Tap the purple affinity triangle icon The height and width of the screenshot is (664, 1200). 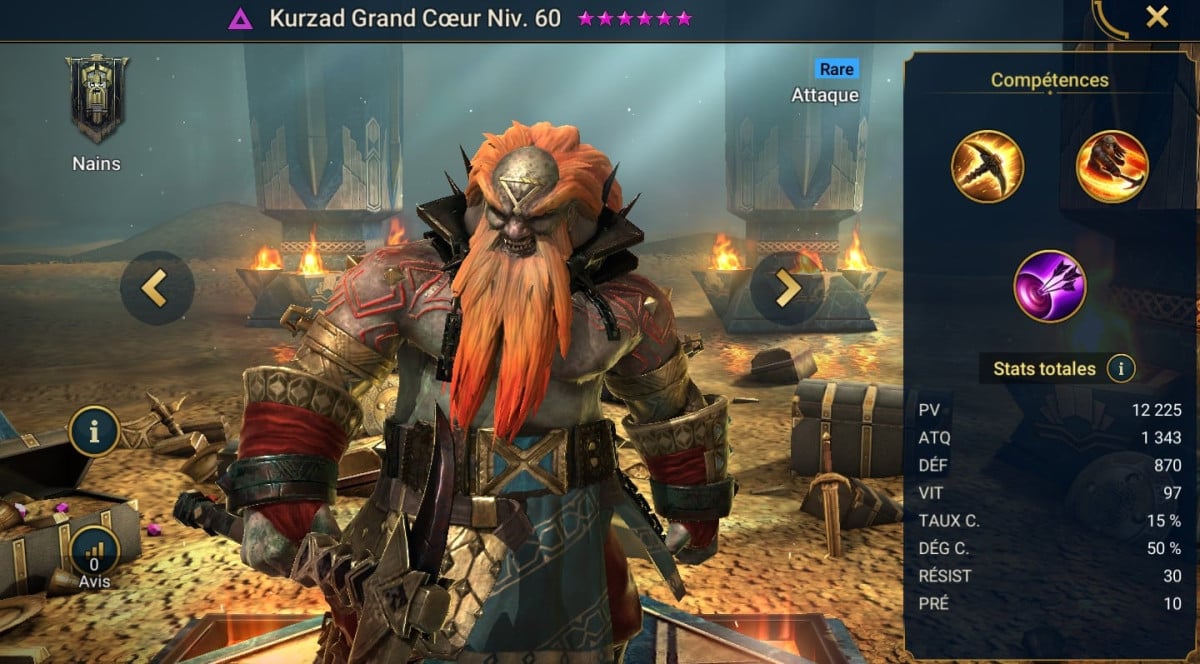click(x=240, y=19)
